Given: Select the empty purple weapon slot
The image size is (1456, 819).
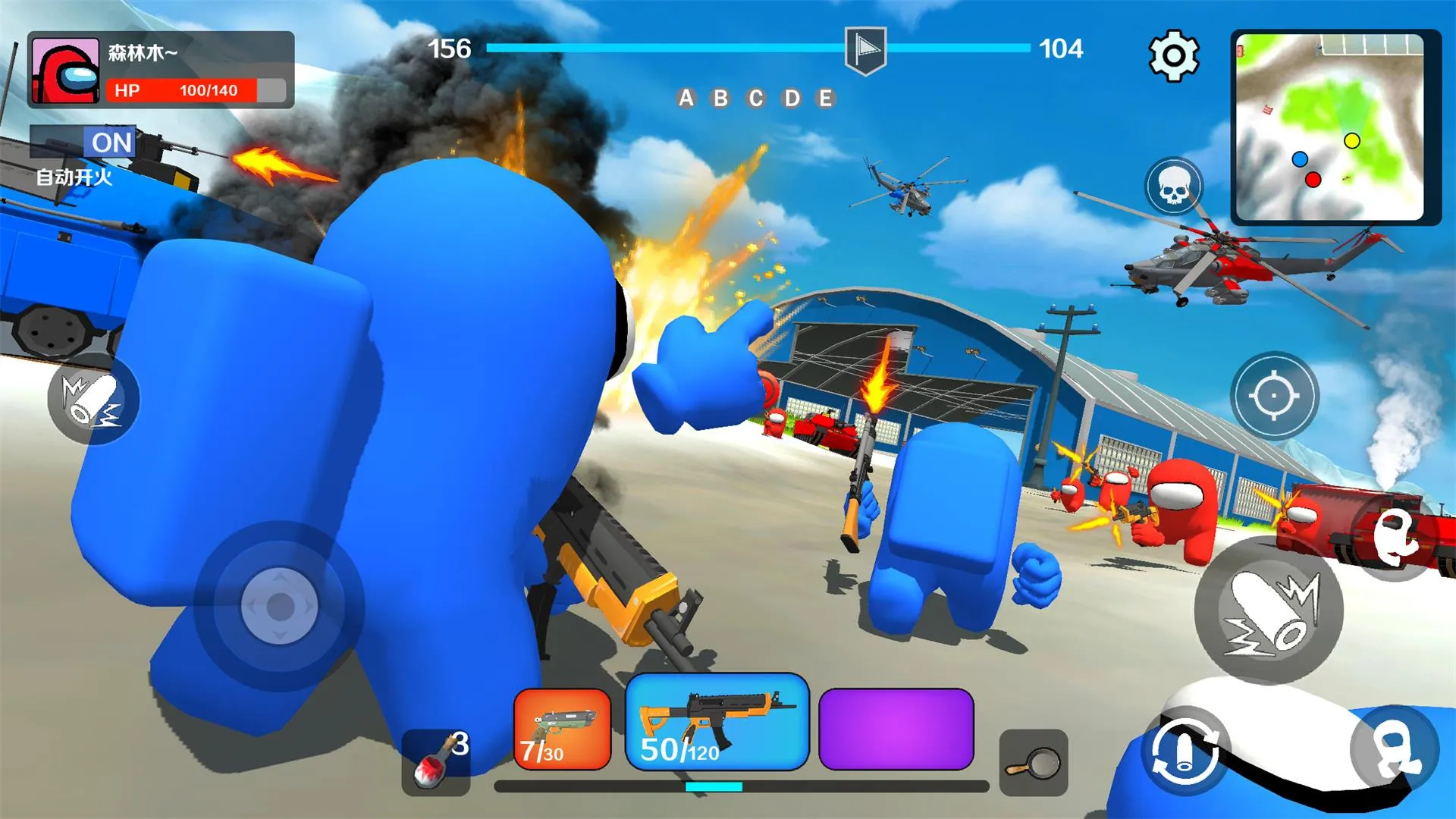Looking at the screenshot, I should click(895, 726).
